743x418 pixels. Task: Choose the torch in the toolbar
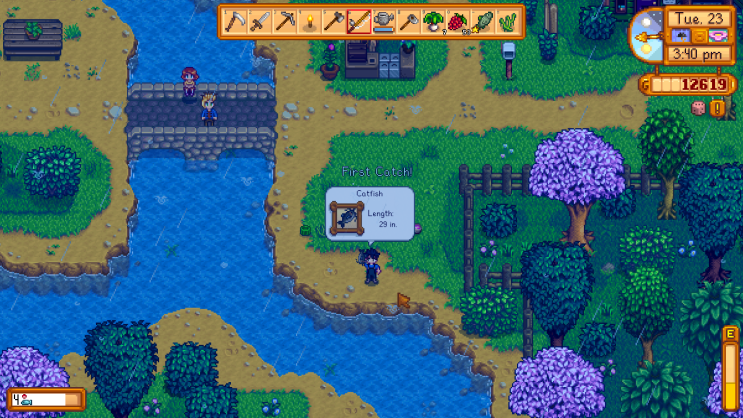[310, 21]
